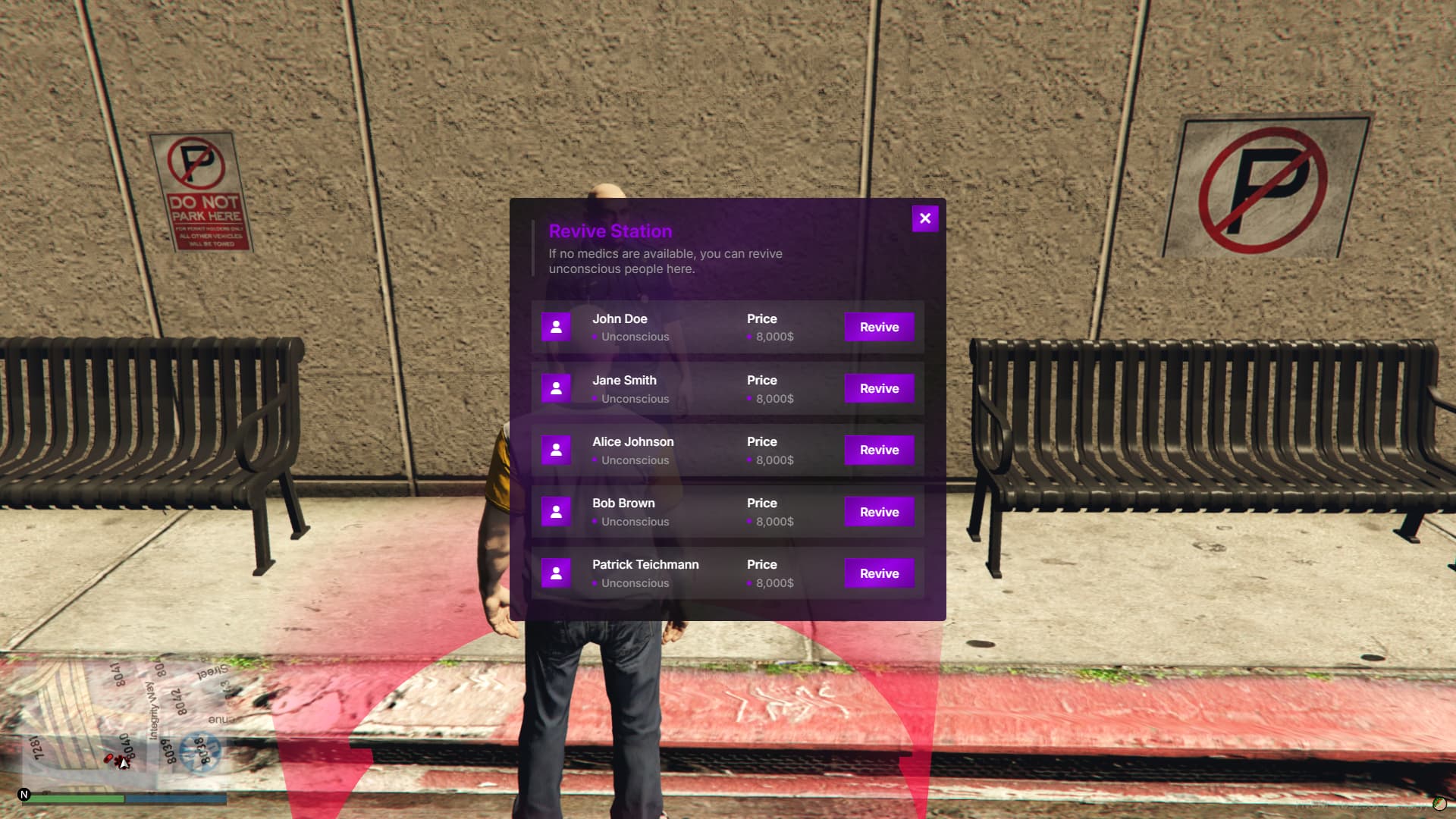Click Bob Brown's avatar icon

pos(556,511)
